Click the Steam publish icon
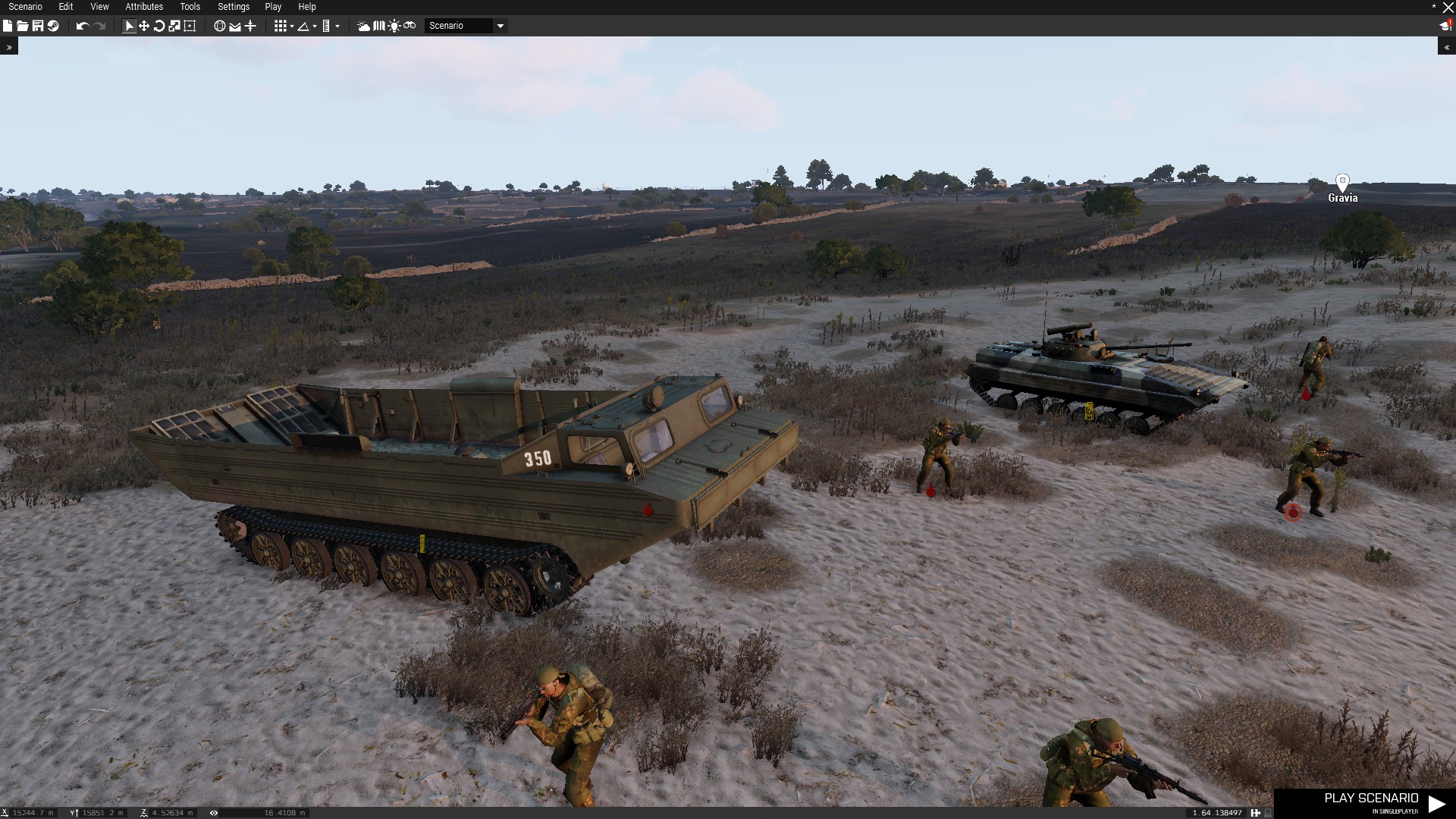1456x819 pixels. pyautogui.click(x=53, y=26)
